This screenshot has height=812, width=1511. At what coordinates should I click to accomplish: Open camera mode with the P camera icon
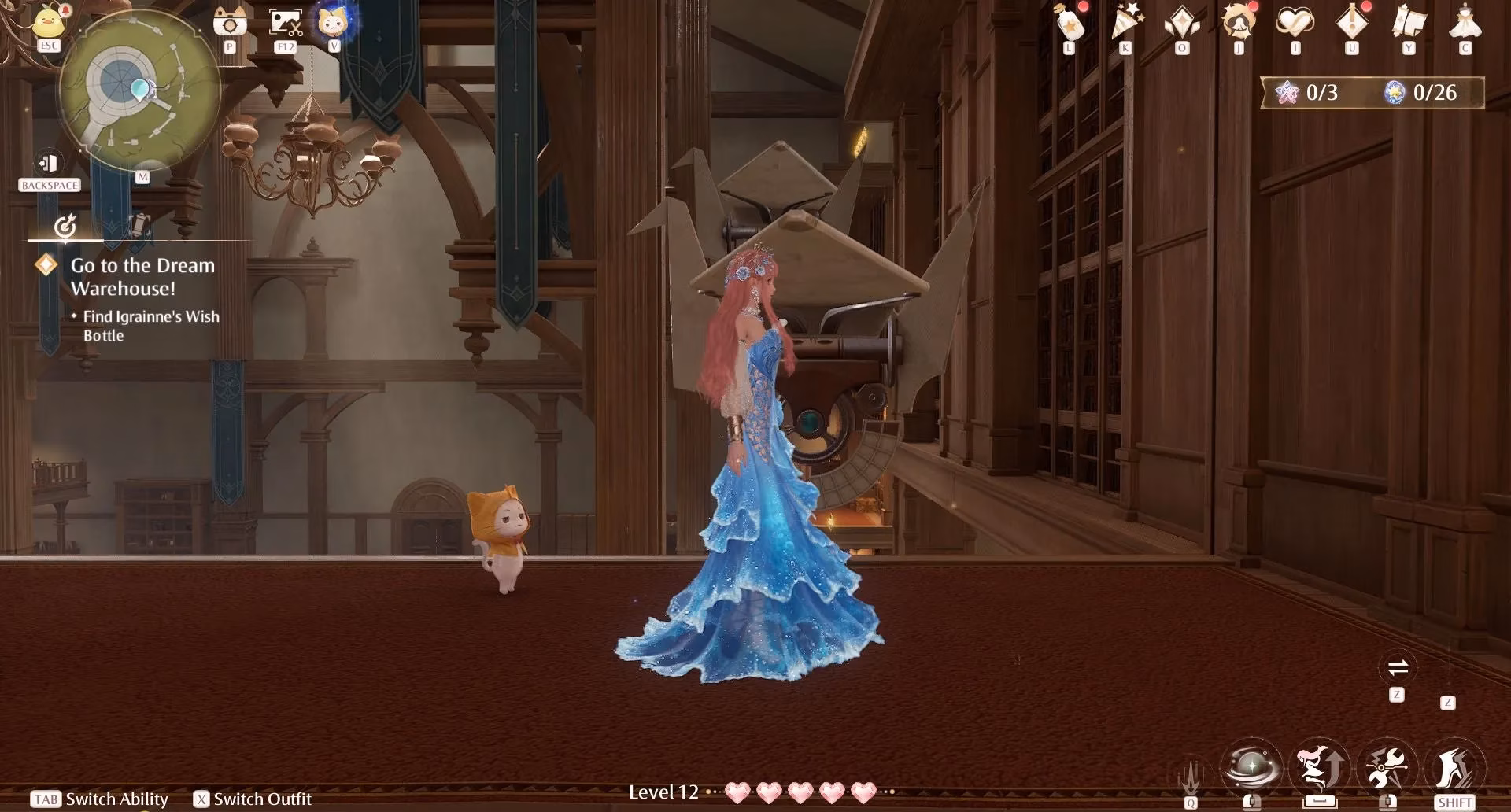(x=229, y=24)
